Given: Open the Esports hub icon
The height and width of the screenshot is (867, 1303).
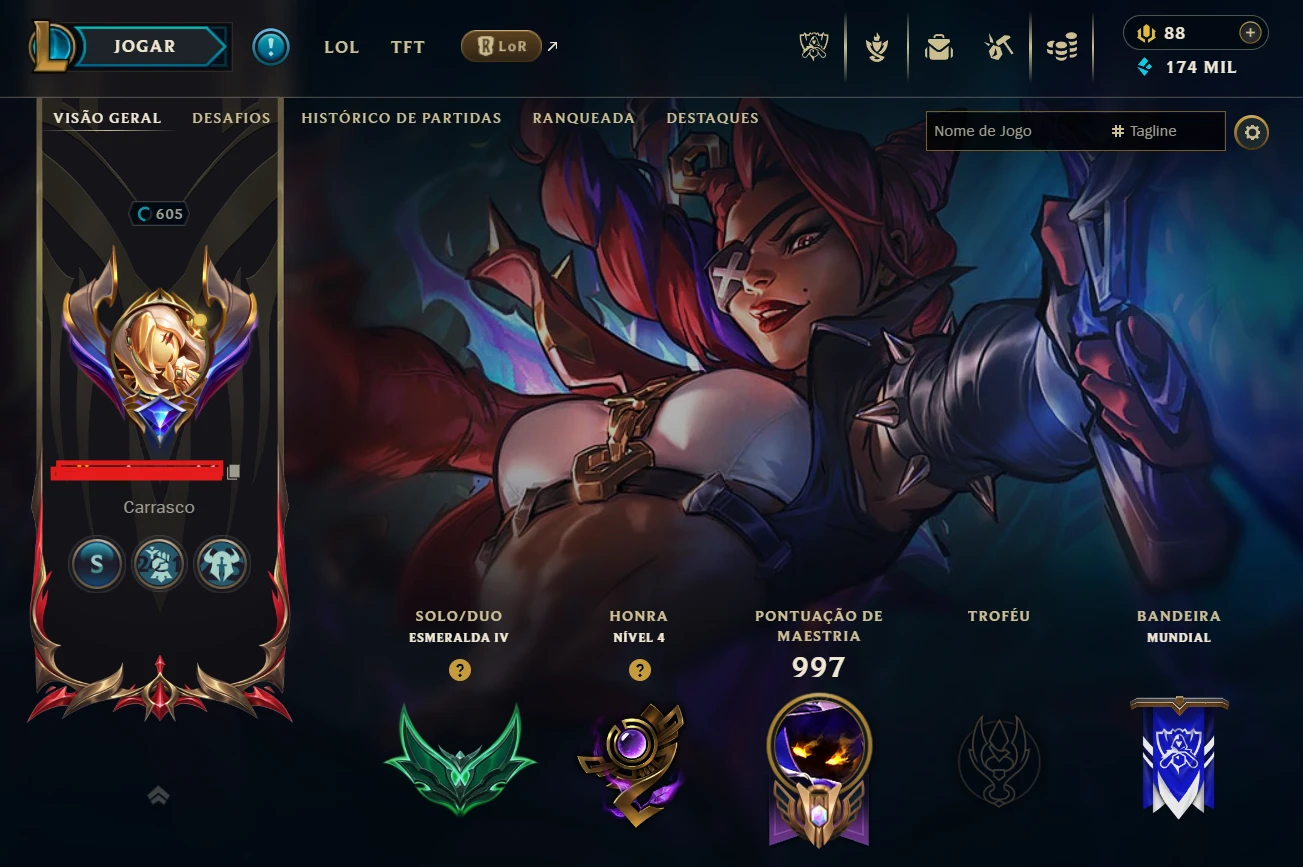Looking at the screenshot, I should pos(813,46).
